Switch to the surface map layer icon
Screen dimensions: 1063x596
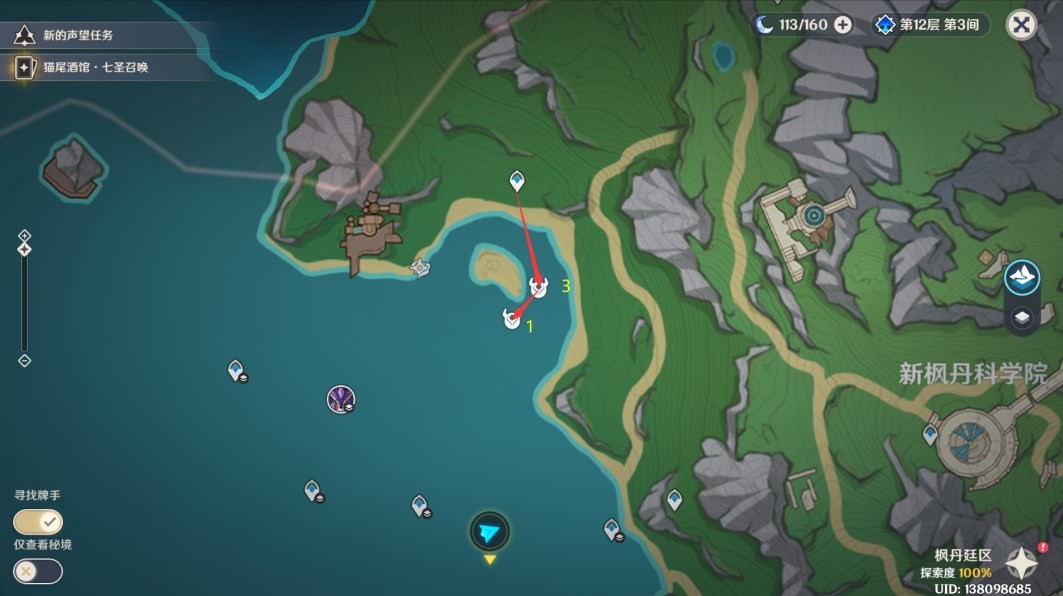(x=1021, y=277)
